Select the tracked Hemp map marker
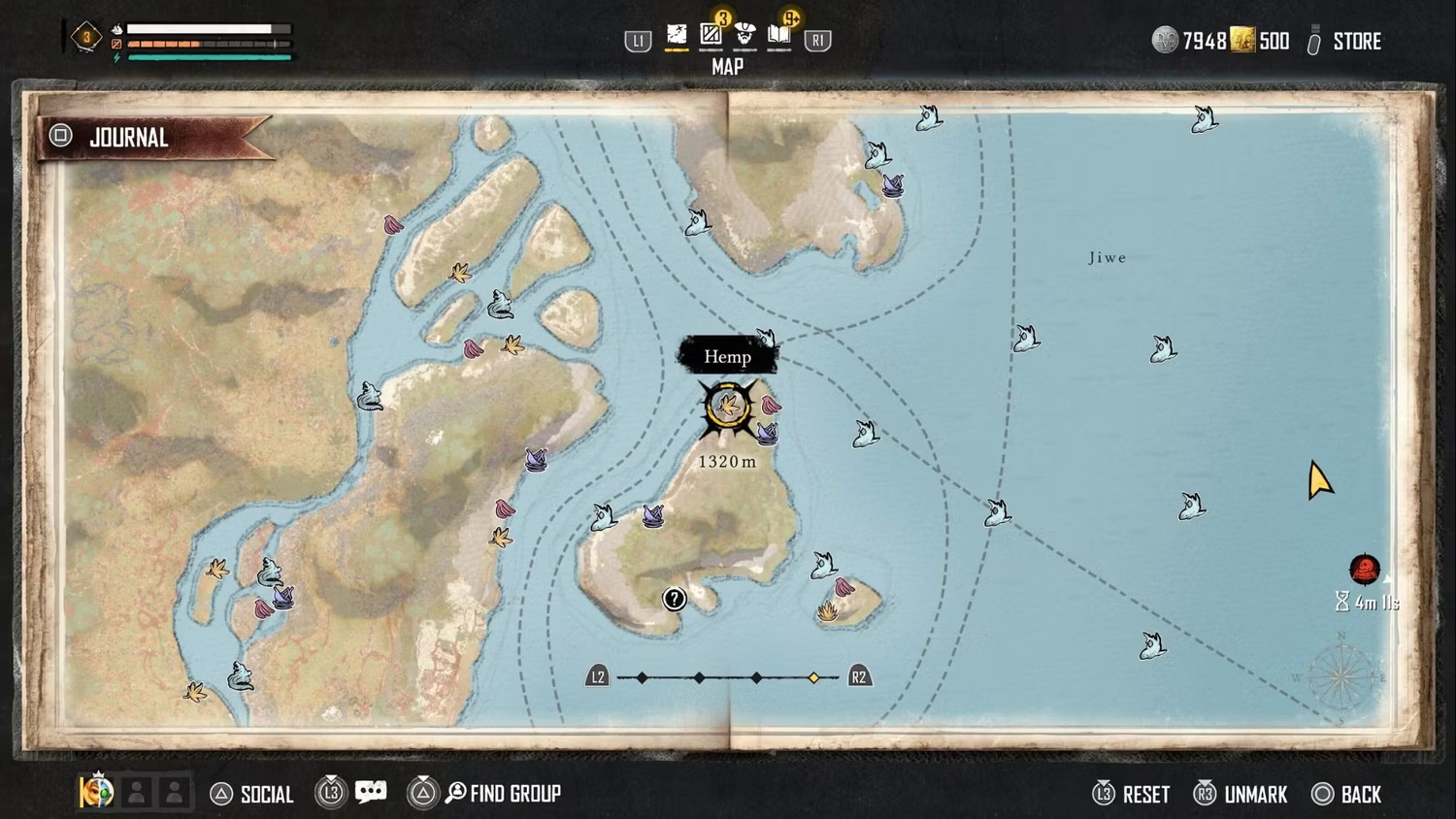This screenshot has width=1456, height=819. point(726,407)
